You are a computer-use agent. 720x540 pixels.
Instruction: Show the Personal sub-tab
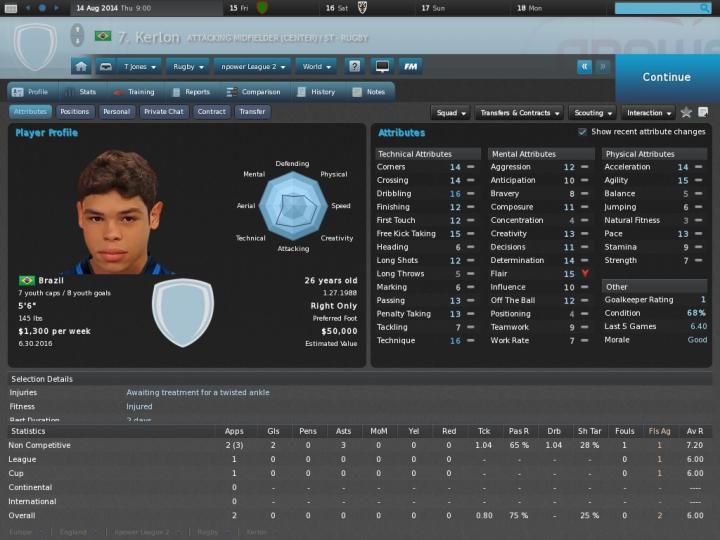(x=116, y=112)
